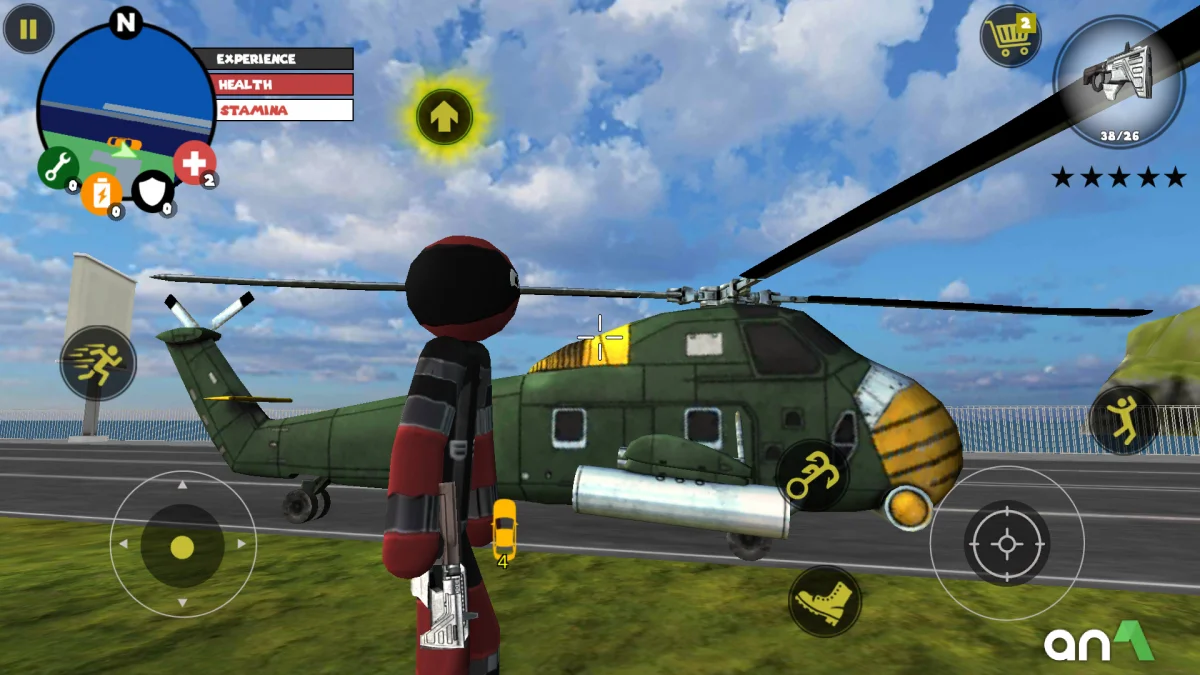Open the shopping cart store
Viewport: 1200px width, 675px height.
pyautogui.click(x=1010, y=37)
